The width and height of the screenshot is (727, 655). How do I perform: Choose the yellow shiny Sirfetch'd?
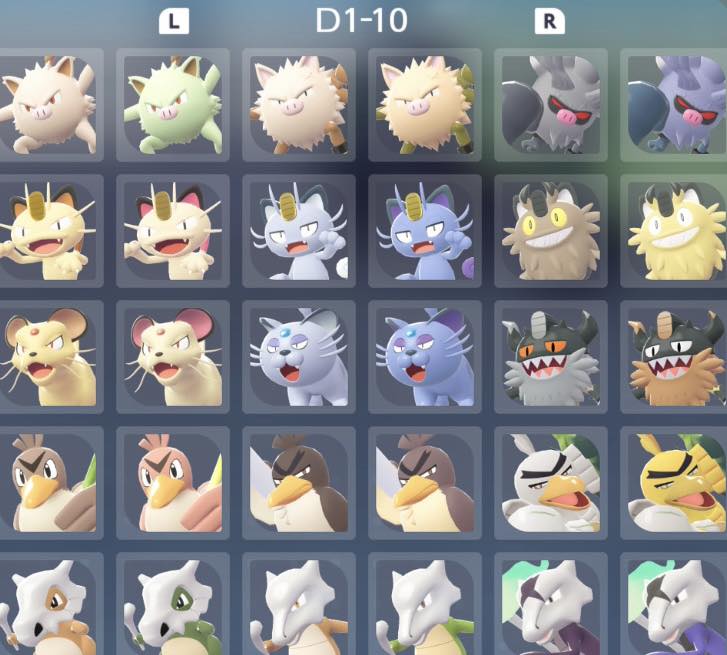[674, 484]
